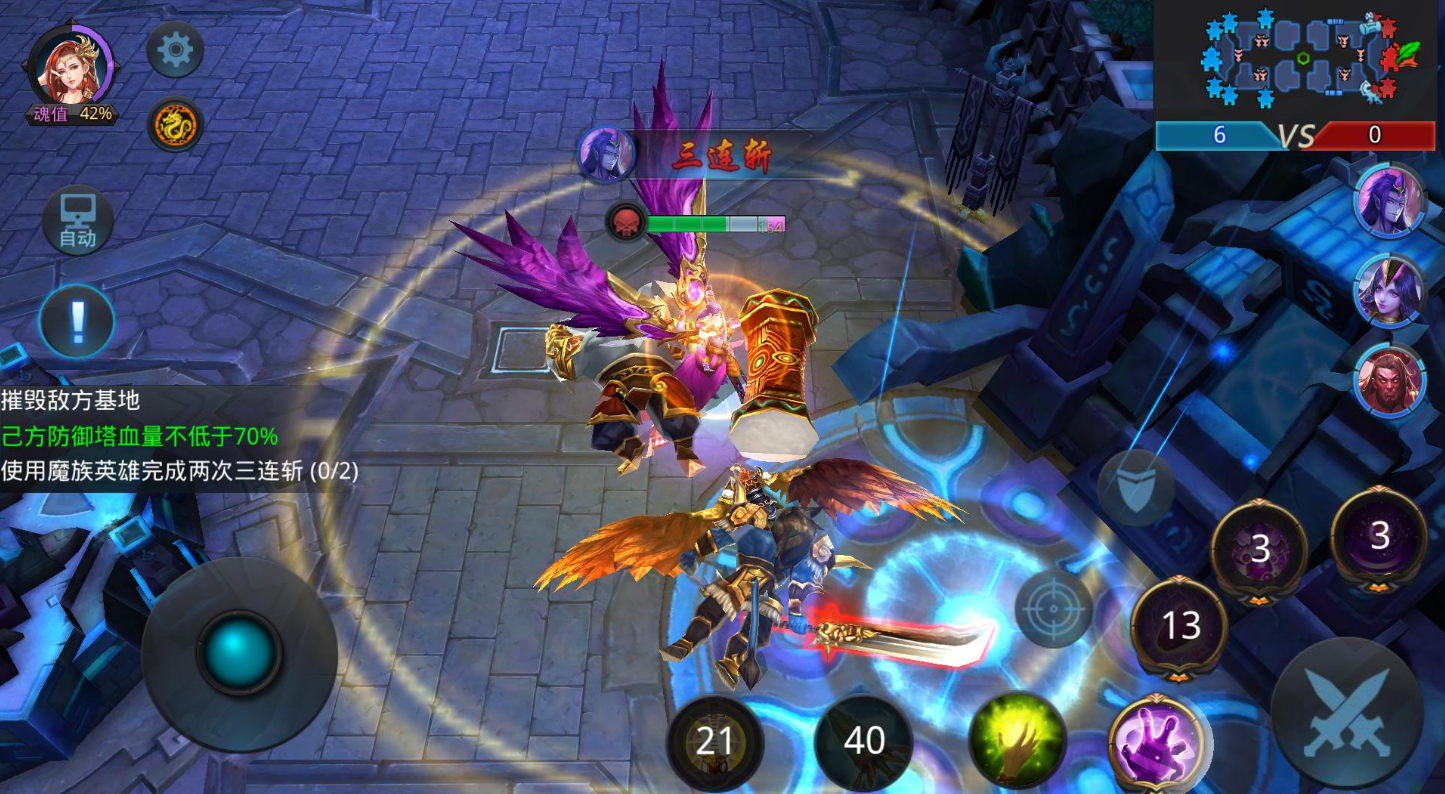Click the blue exclamation mark alert button

(x=77, y=322)
